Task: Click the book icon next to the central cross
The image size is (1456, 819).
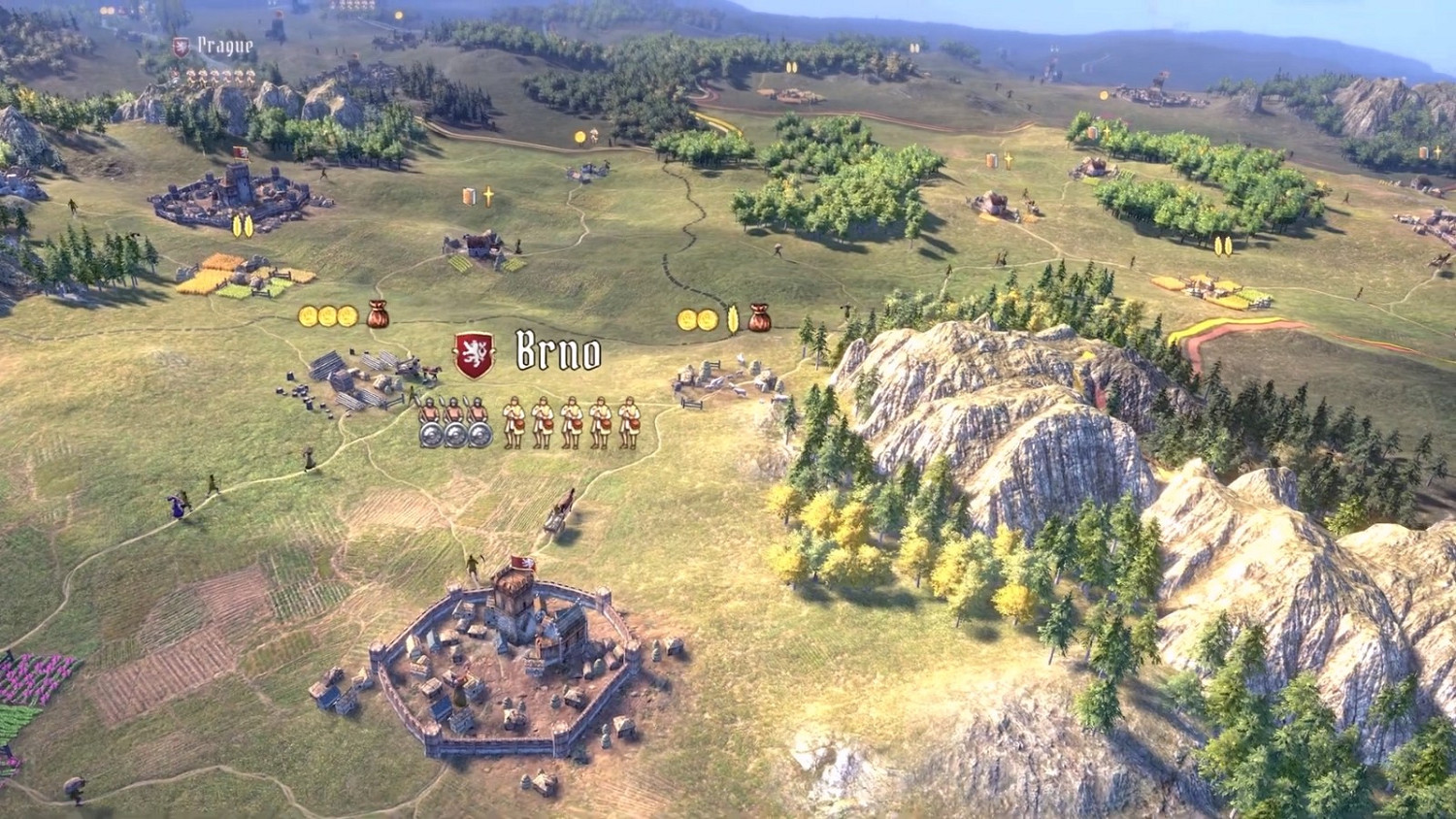Action: (x=470, y=197)
